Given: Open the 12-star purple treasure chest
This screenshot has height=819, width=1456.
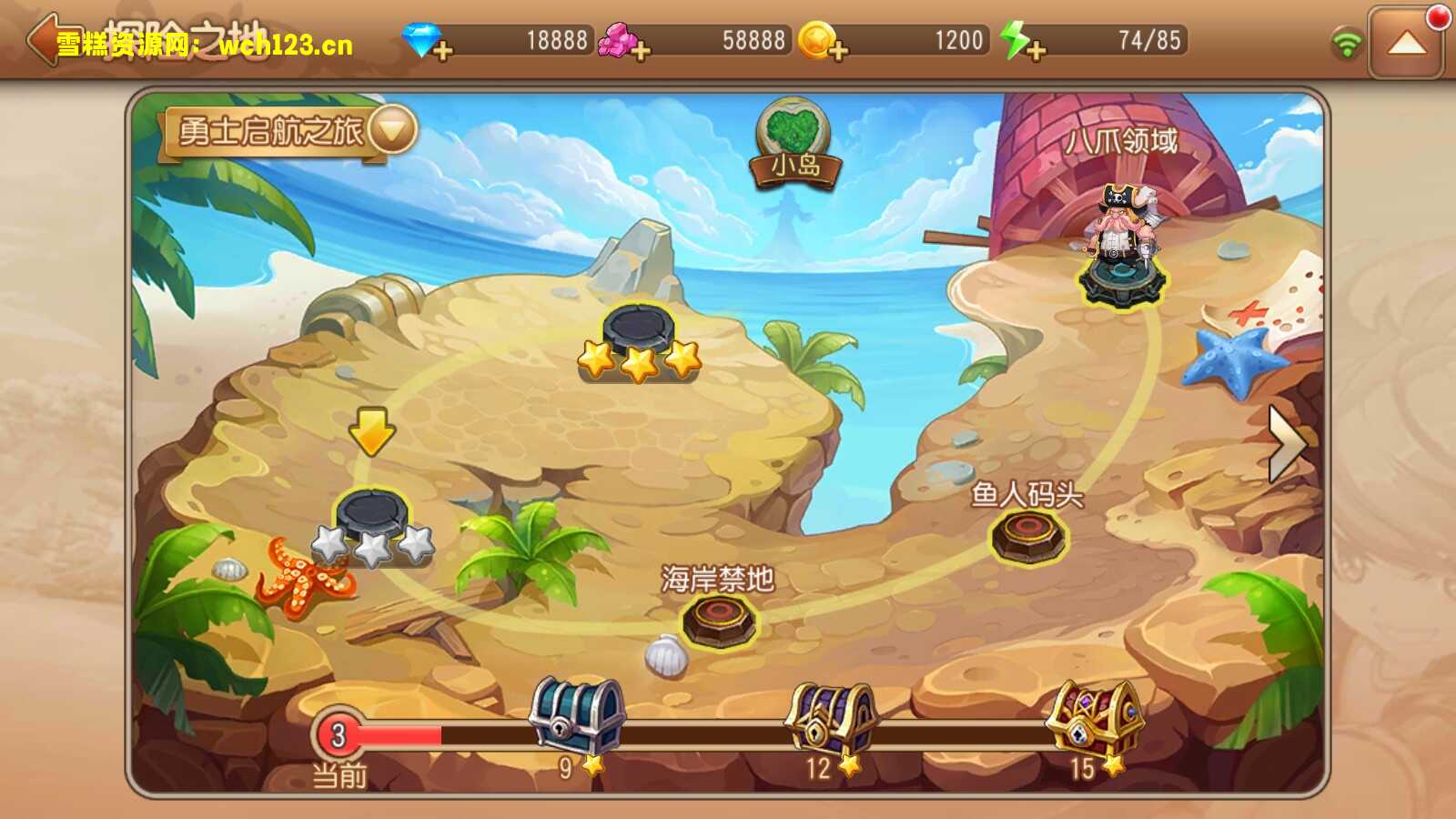Looking at the screenshot, I should pyautogui.click(x=831, y=719).
